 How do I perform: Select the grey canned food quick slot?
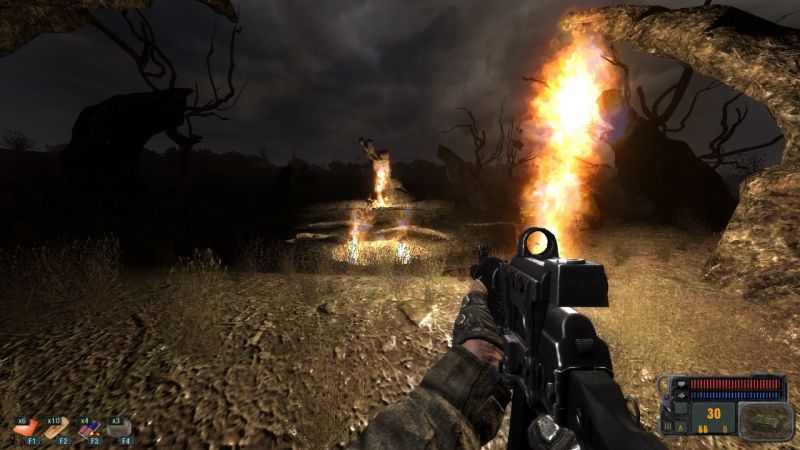[120, 430]
